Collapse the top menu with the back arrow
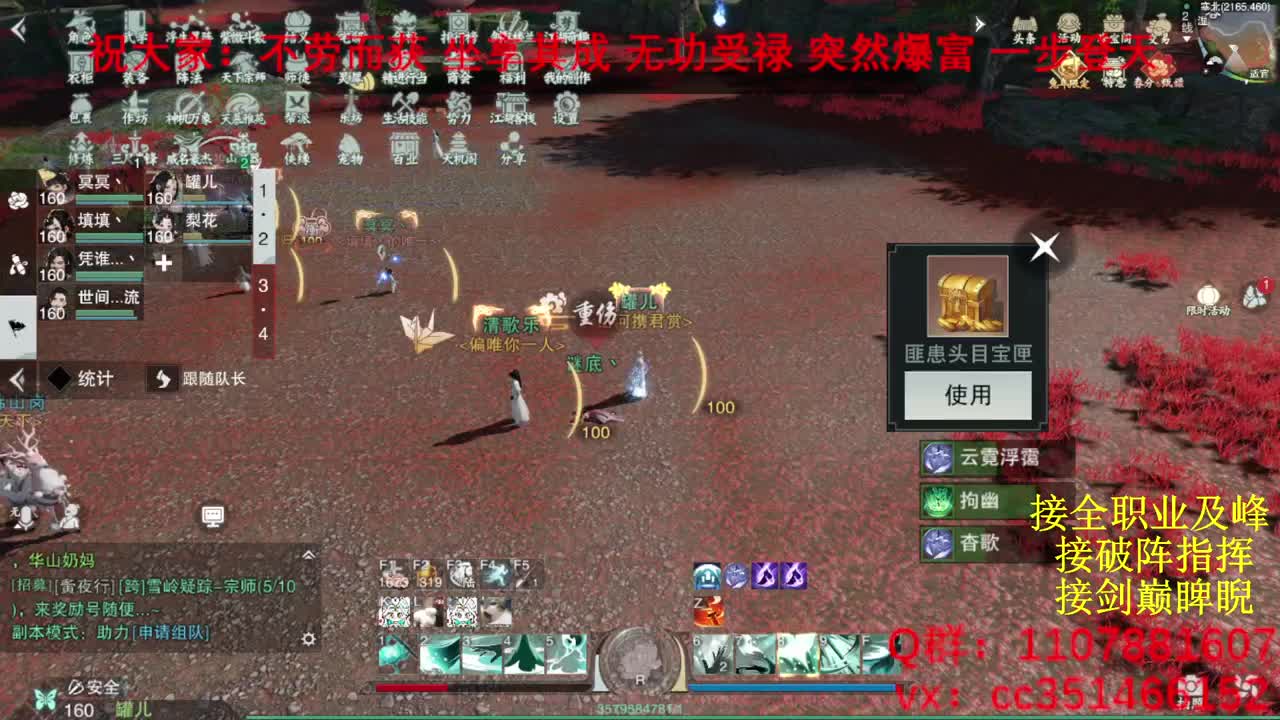The image size is (1280, 720). pyautogui.click(x=17, y=29)
